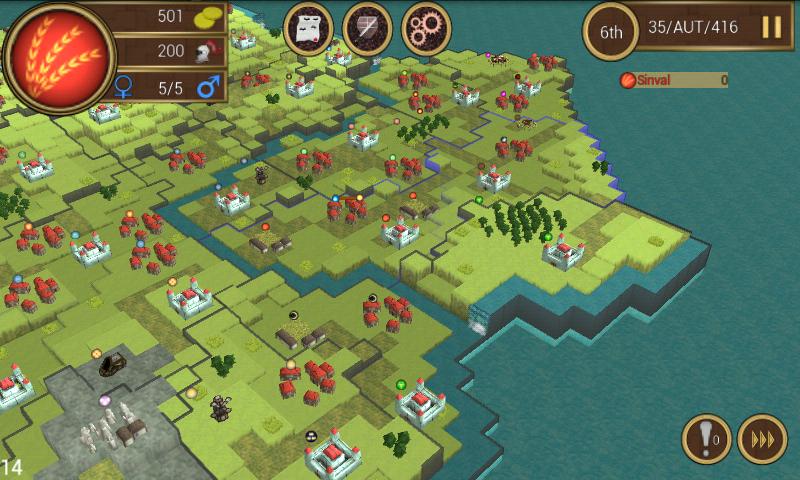Select the Sinval faction entry
Viewport: 800px width, 480px height.
pos(672,80)
